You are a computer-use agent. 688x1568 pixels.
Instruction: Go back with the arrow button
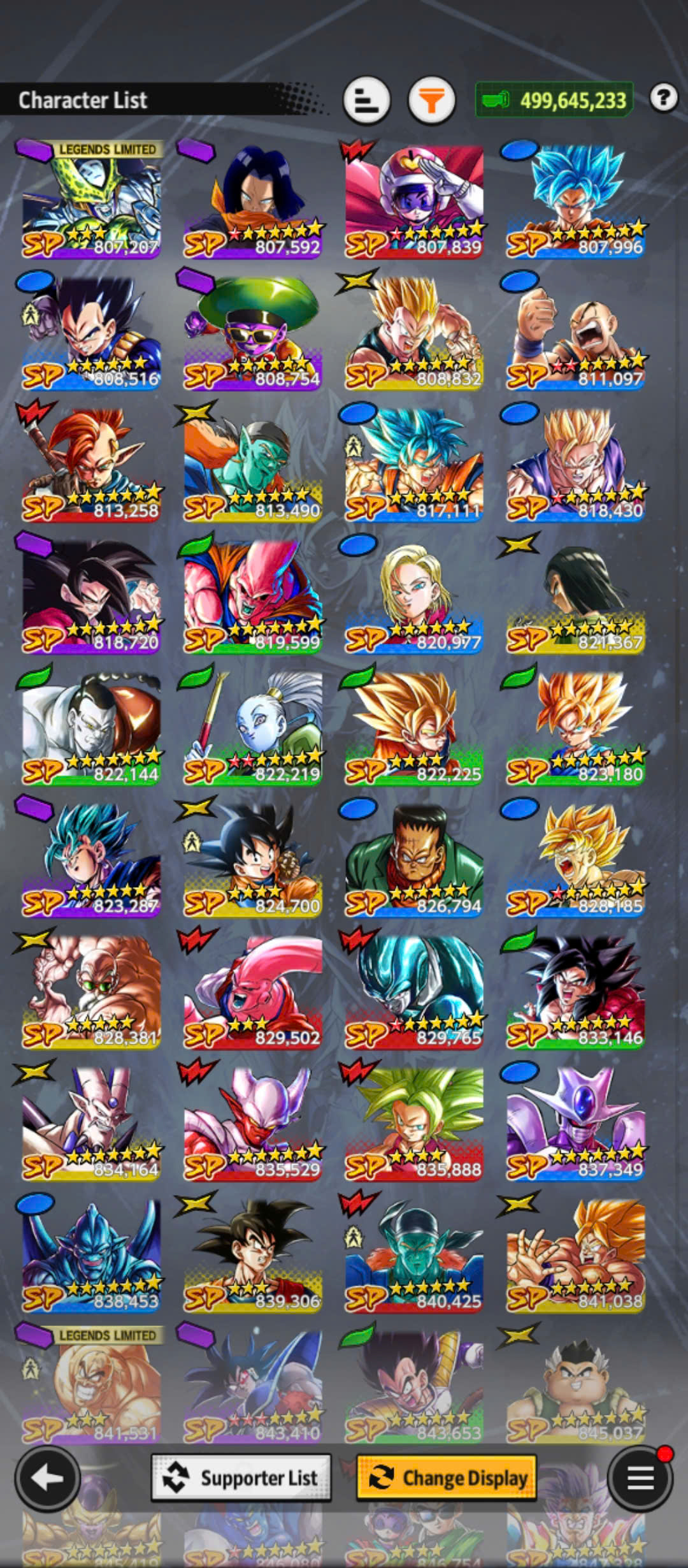47,1477
